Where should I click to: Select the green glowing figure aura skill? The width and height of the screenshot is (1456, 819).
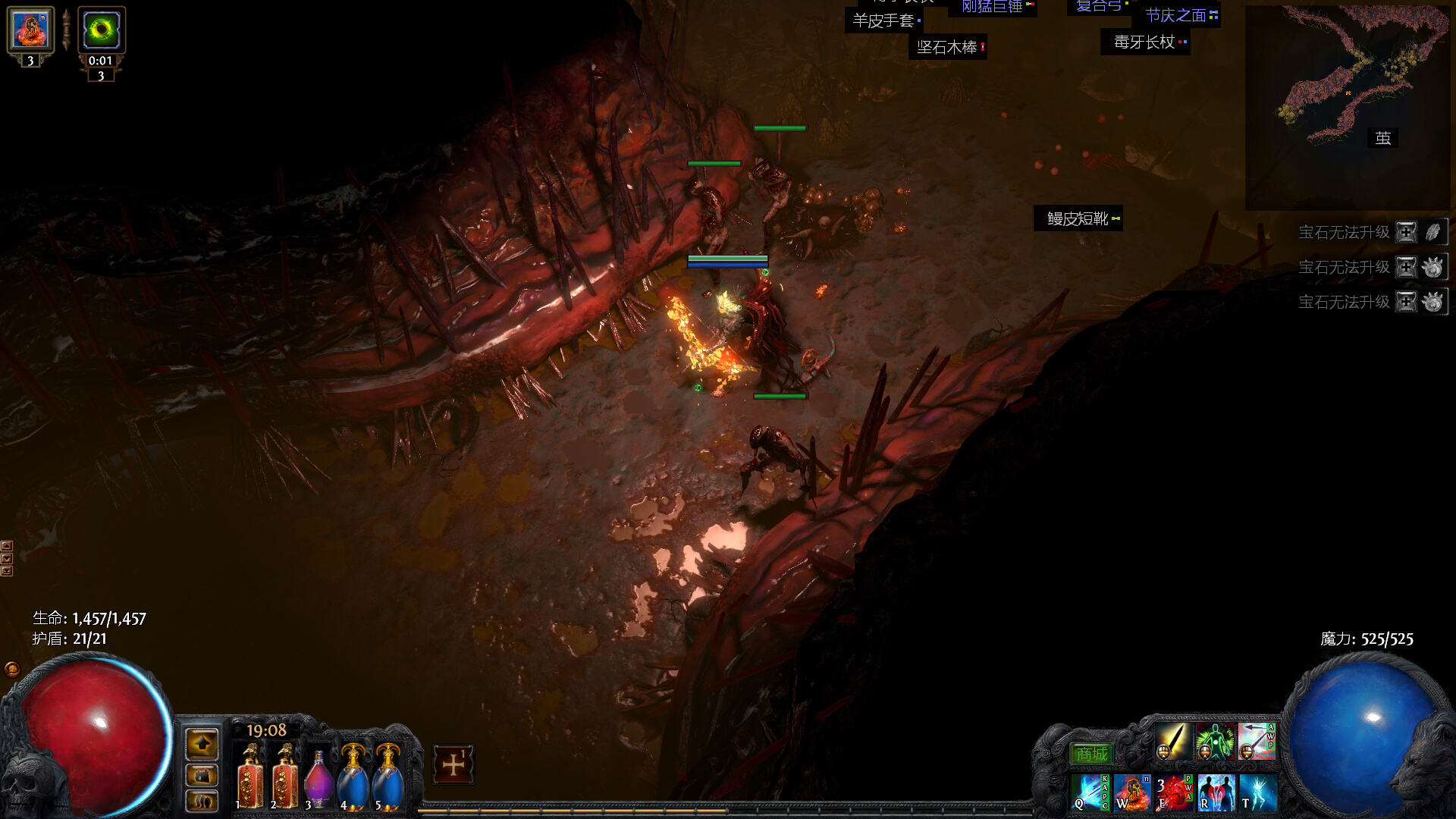[1215, 742]
